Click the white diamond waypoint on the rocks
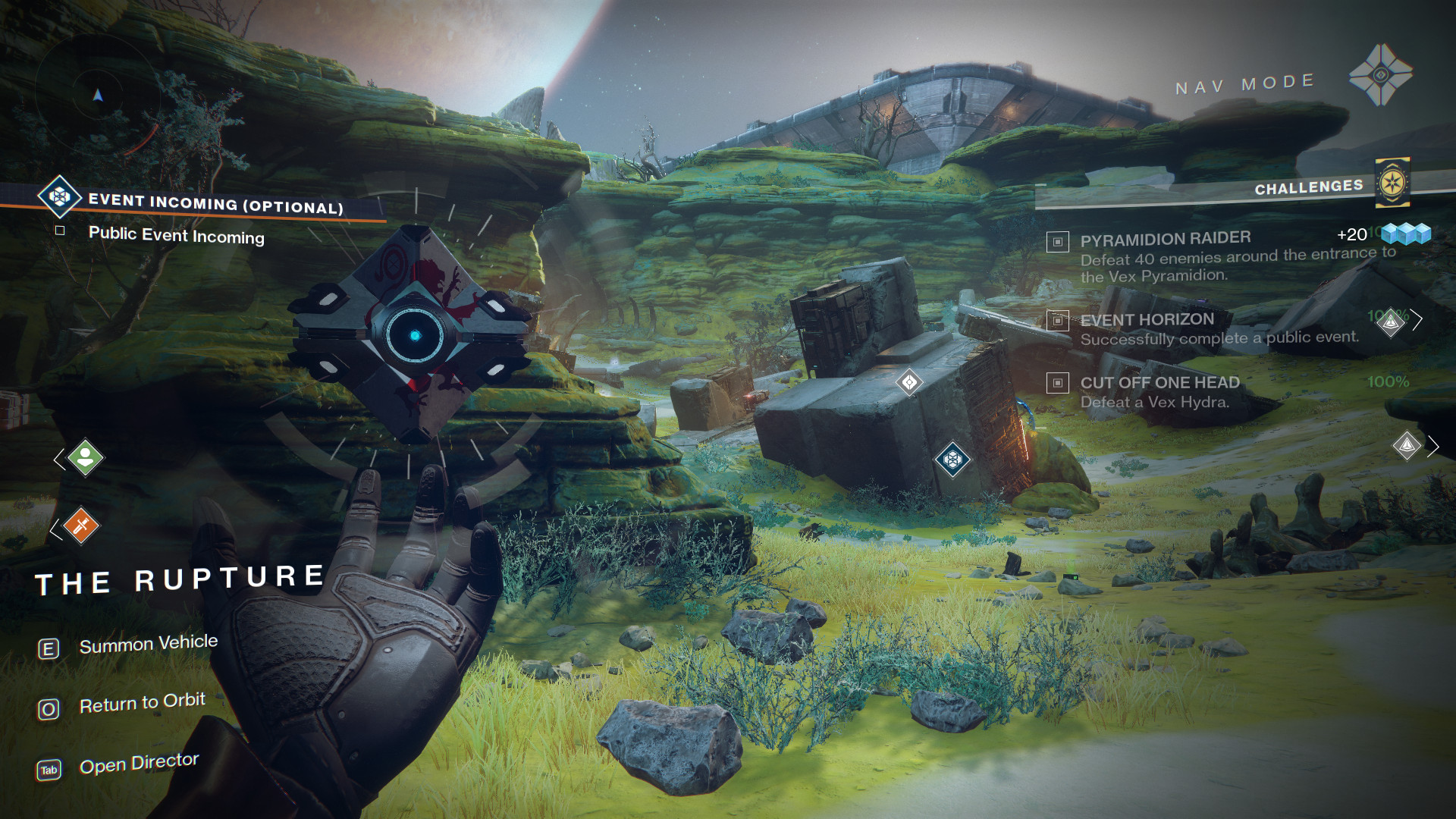1456x819 pixels. tap(909, 382)
